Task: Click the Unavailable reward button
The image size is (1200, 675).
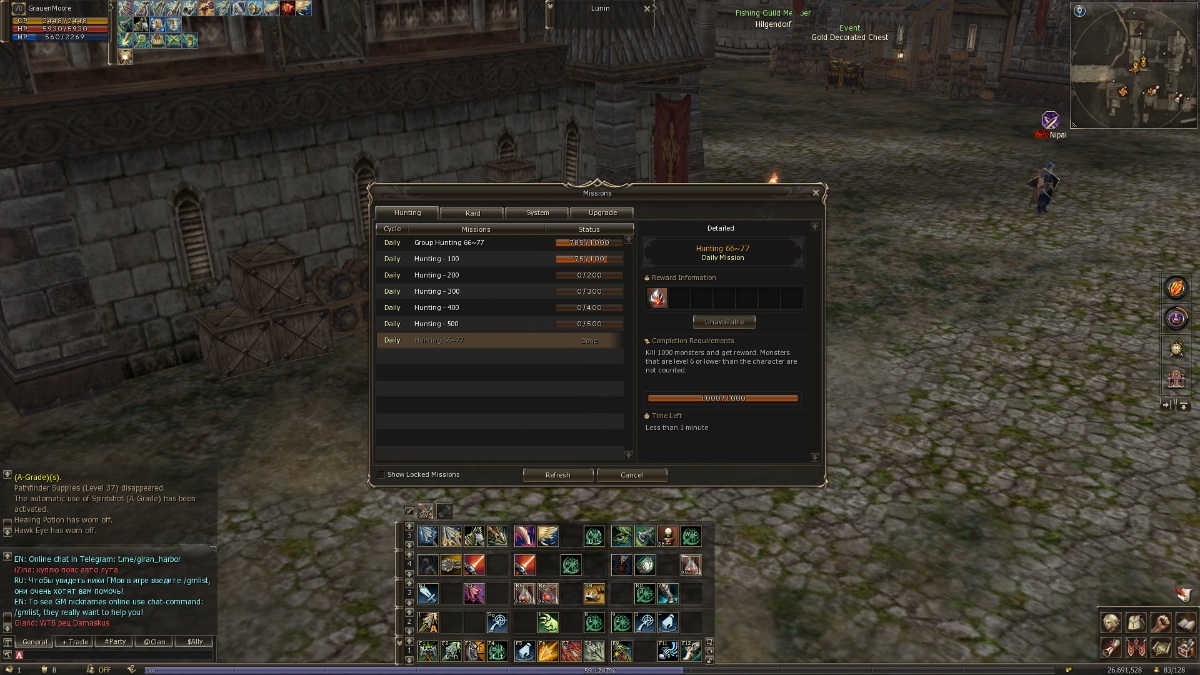Action: point(724,322)
